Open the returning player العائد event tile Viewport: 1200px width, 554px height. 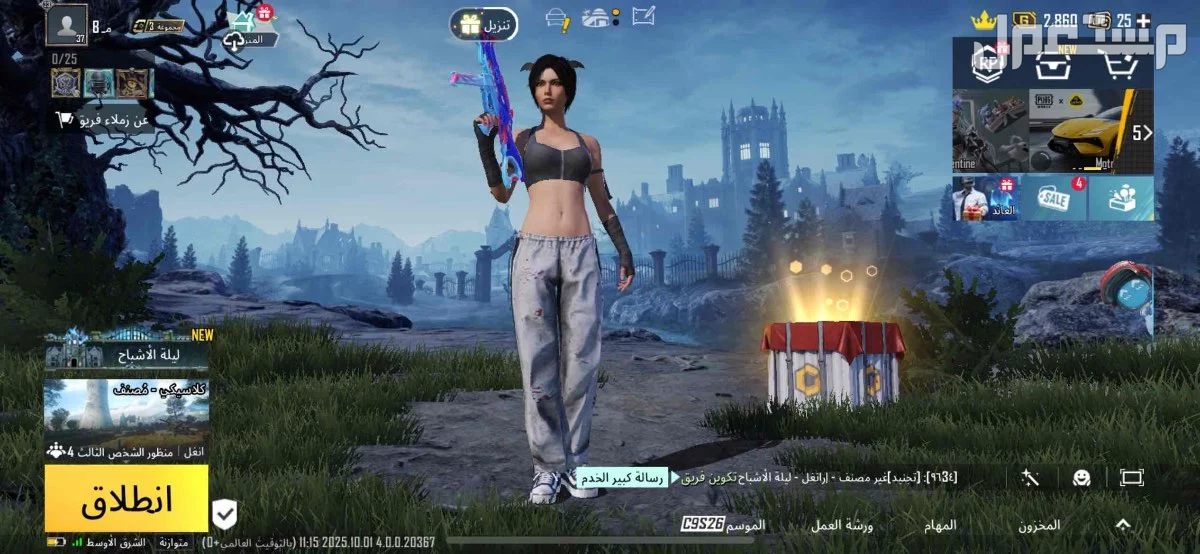(x=985, y=198)
